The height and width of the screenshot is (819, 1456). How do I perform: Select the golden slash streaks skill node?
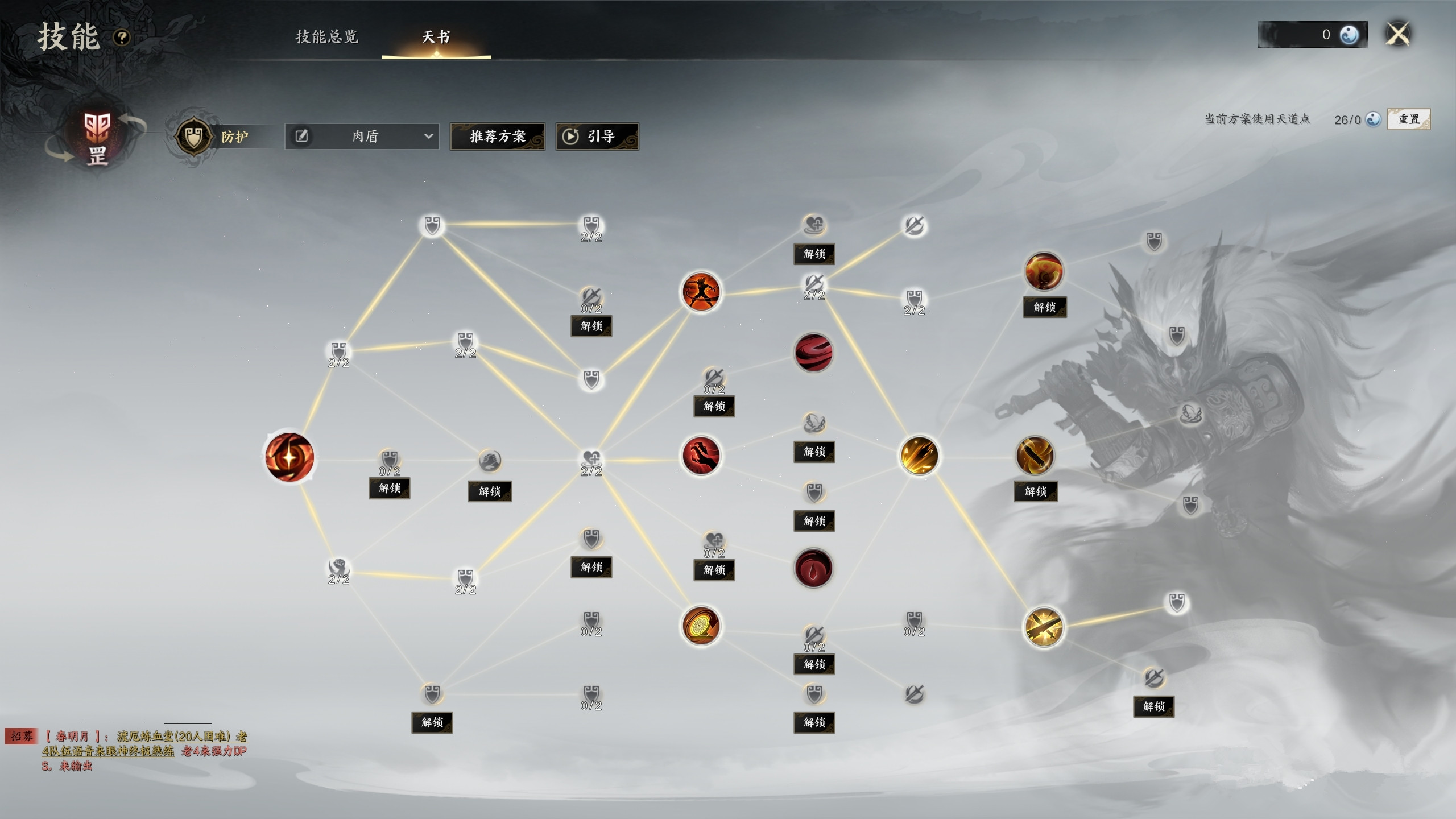tap(919, 456)
